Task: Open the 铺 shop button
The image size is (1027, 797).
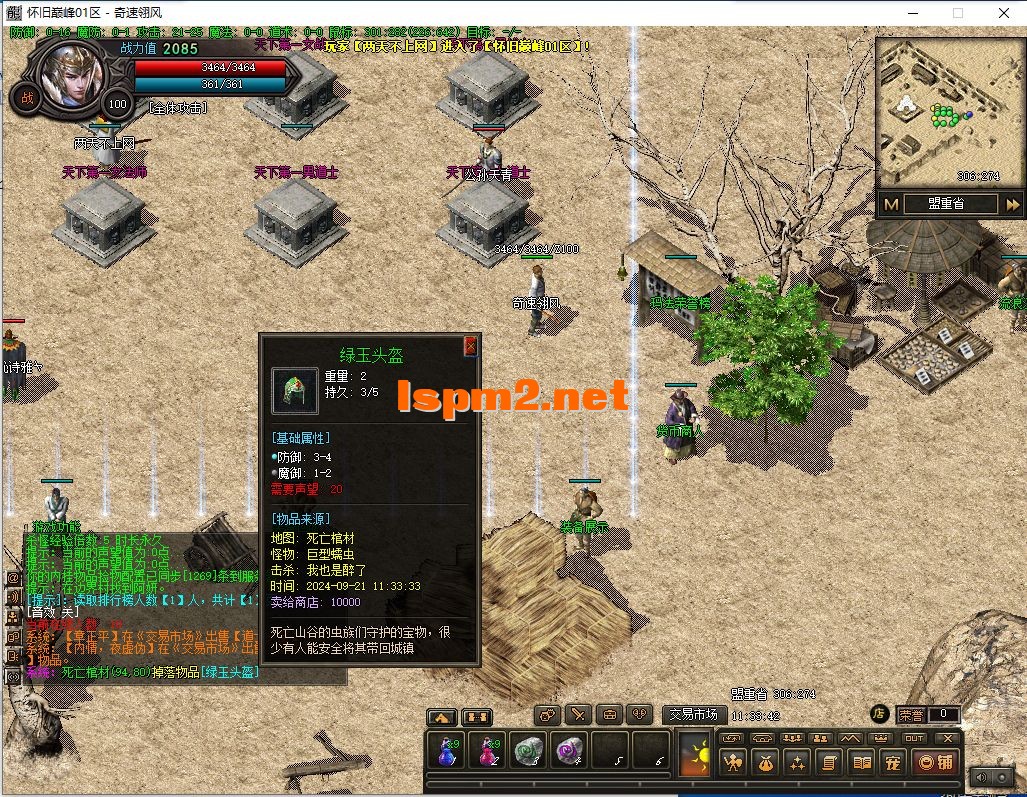Action: (x=936, y=763)
